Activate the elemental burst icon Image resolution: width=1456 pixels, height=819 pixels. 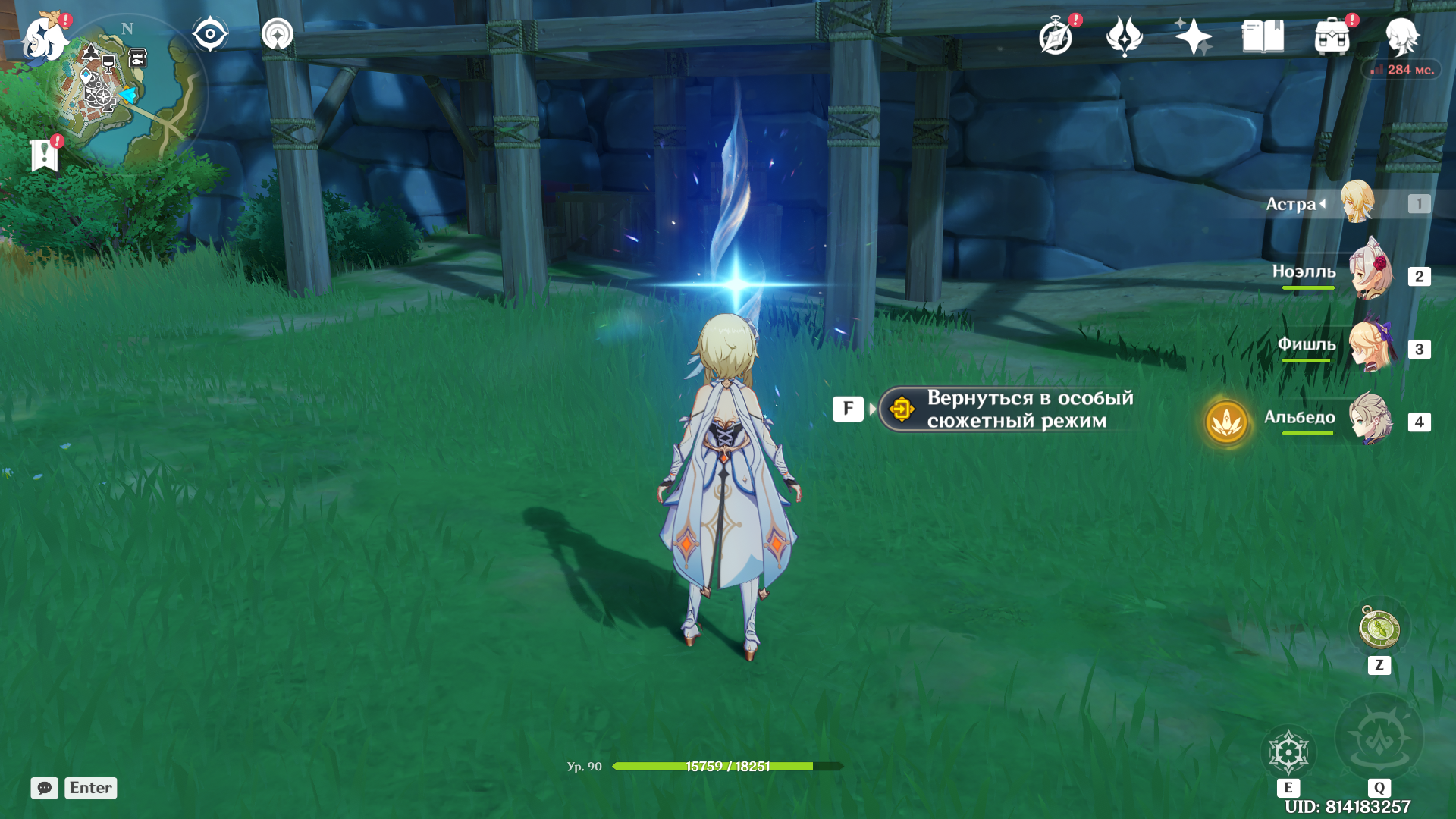click(1379, 737)
